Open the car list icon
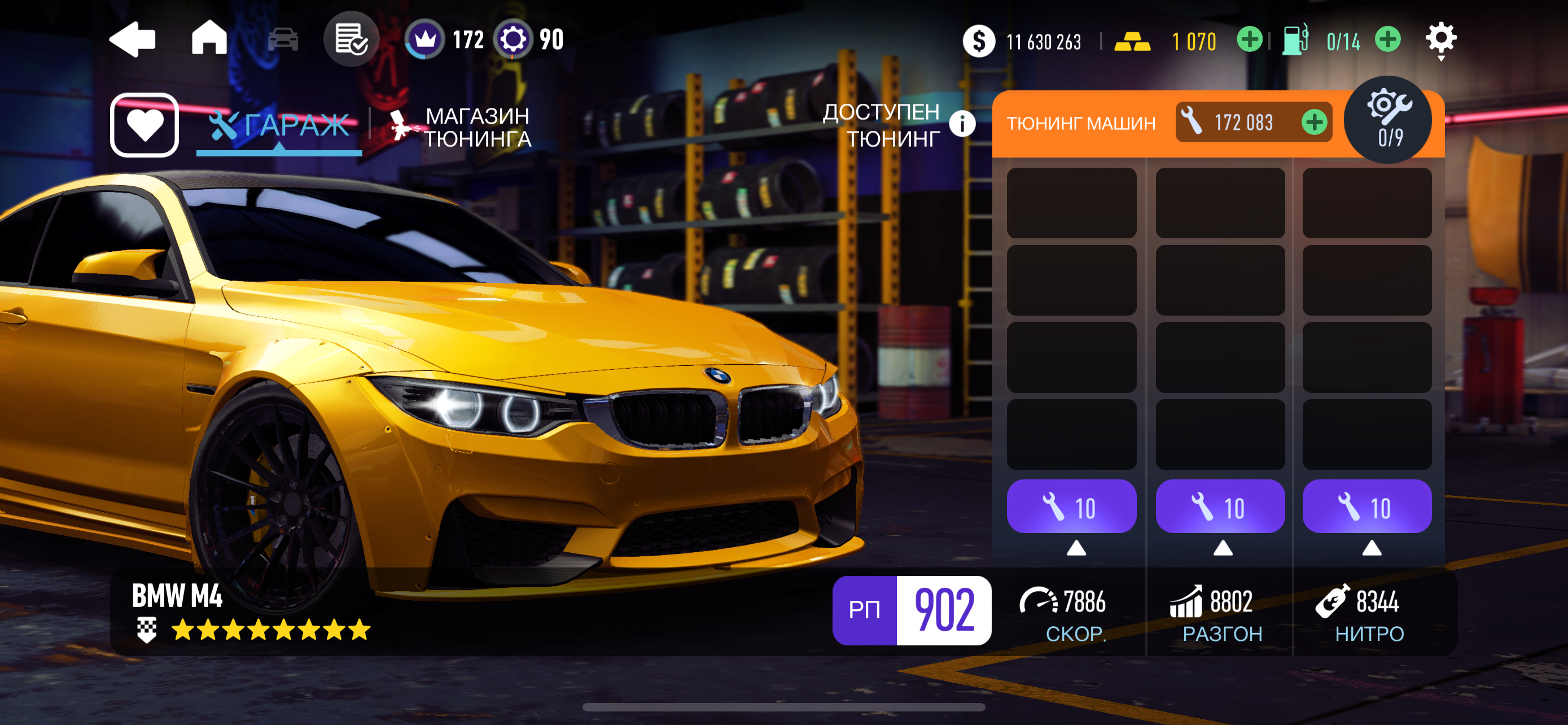 coord(283,40)
